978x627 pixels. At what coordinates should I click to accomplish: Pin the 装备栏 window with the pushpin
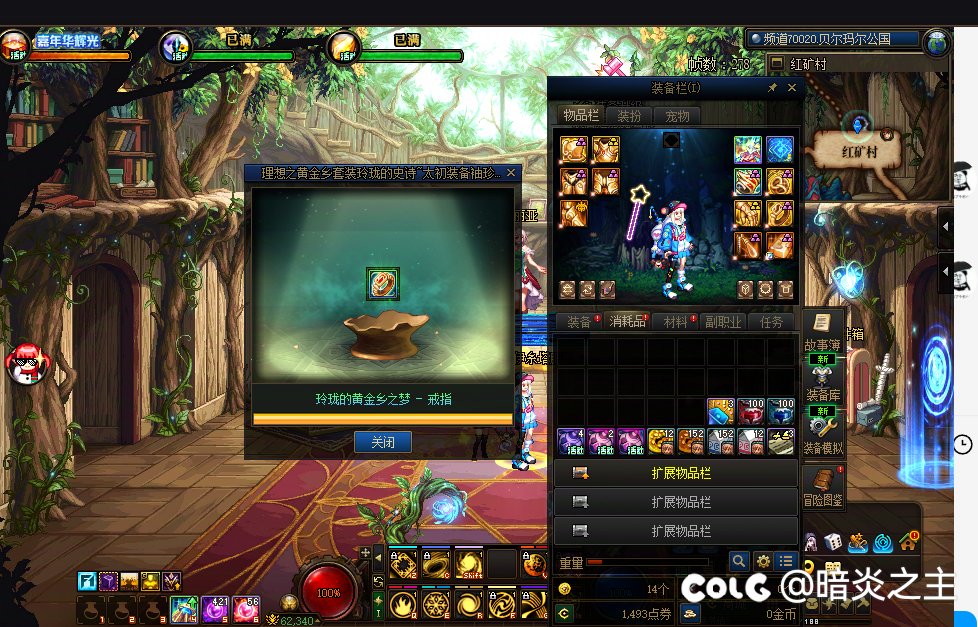coord(772,88)
